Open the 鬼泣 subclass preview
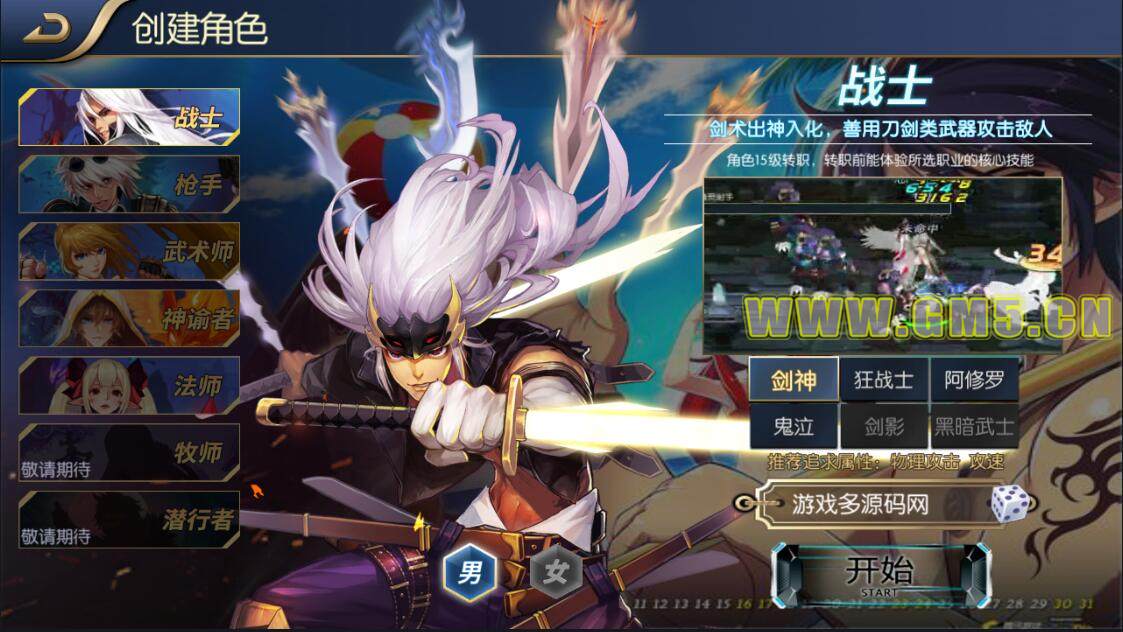The image size is (1123, 632). pos(794,427)
